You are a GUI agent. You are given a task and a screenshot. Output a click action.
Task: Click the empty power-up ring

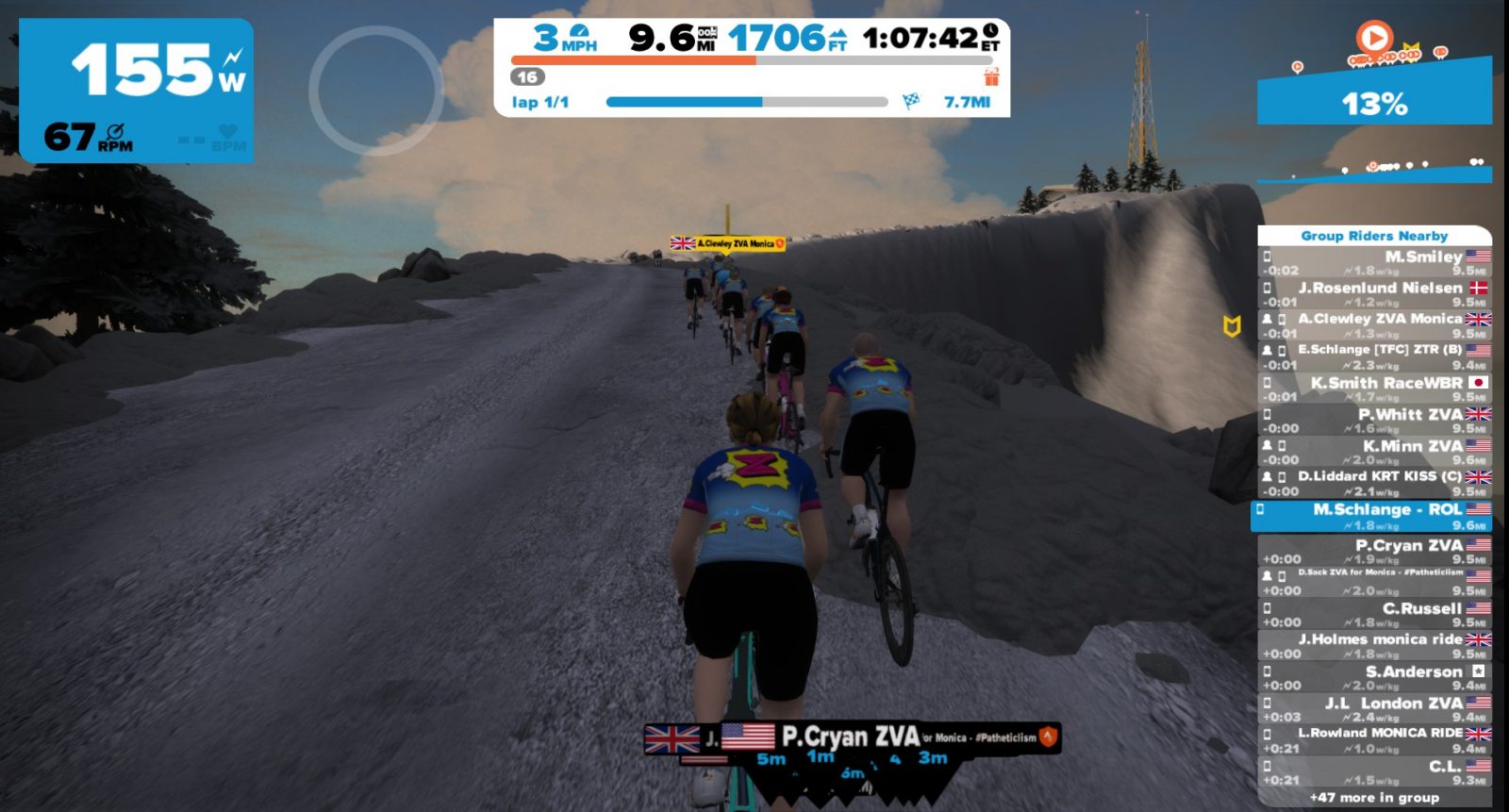375,91
